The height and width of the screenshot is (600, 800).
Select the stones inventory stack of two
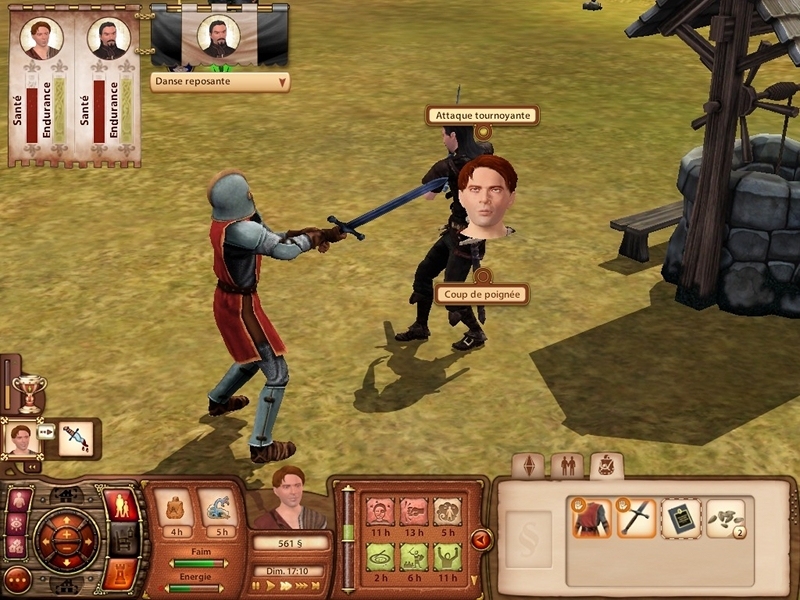coord(726,519)
